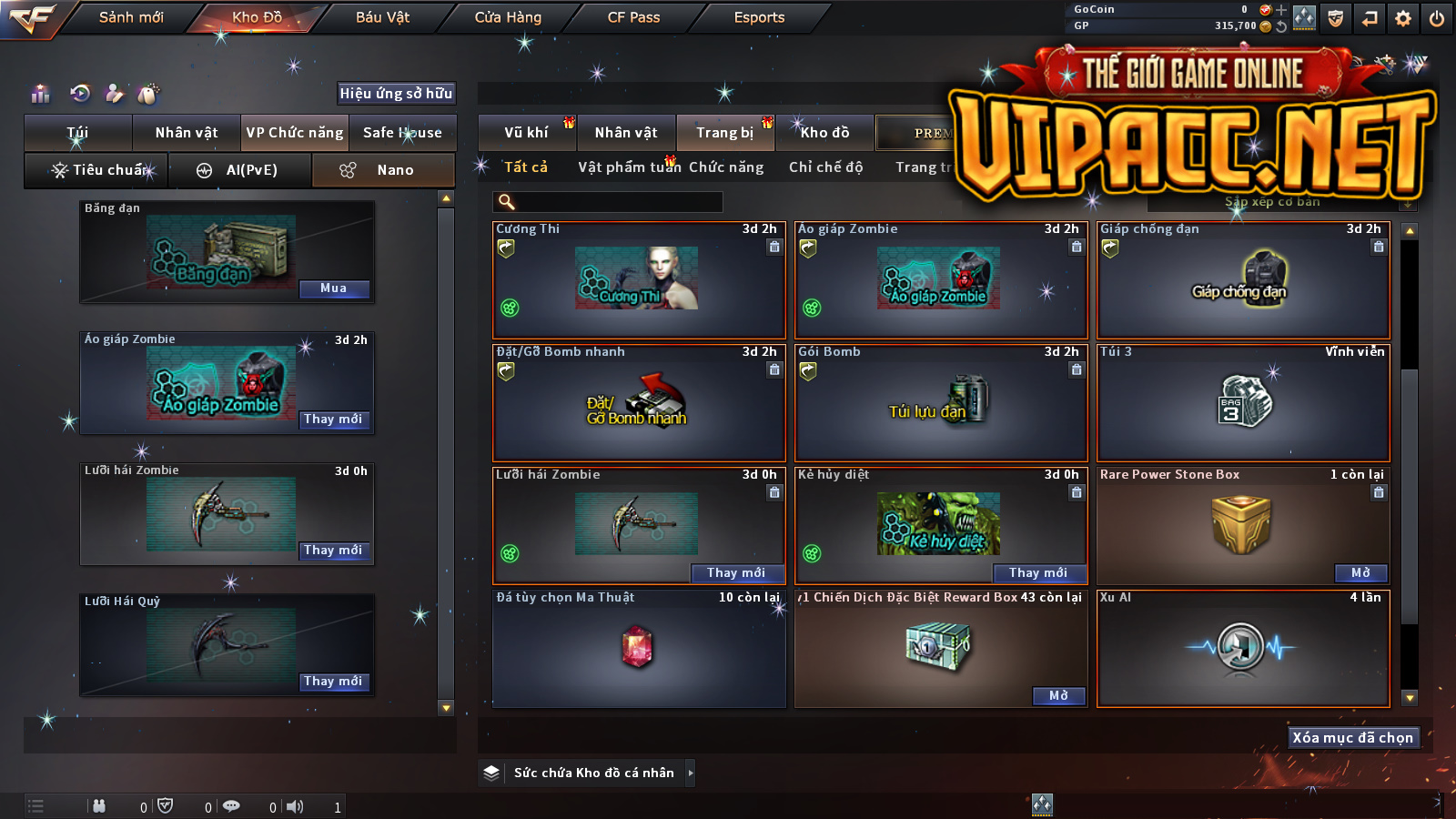The height and width of the screenshot is (819, 1456).
Task: Open the Esports section
Action: (759, 17)
